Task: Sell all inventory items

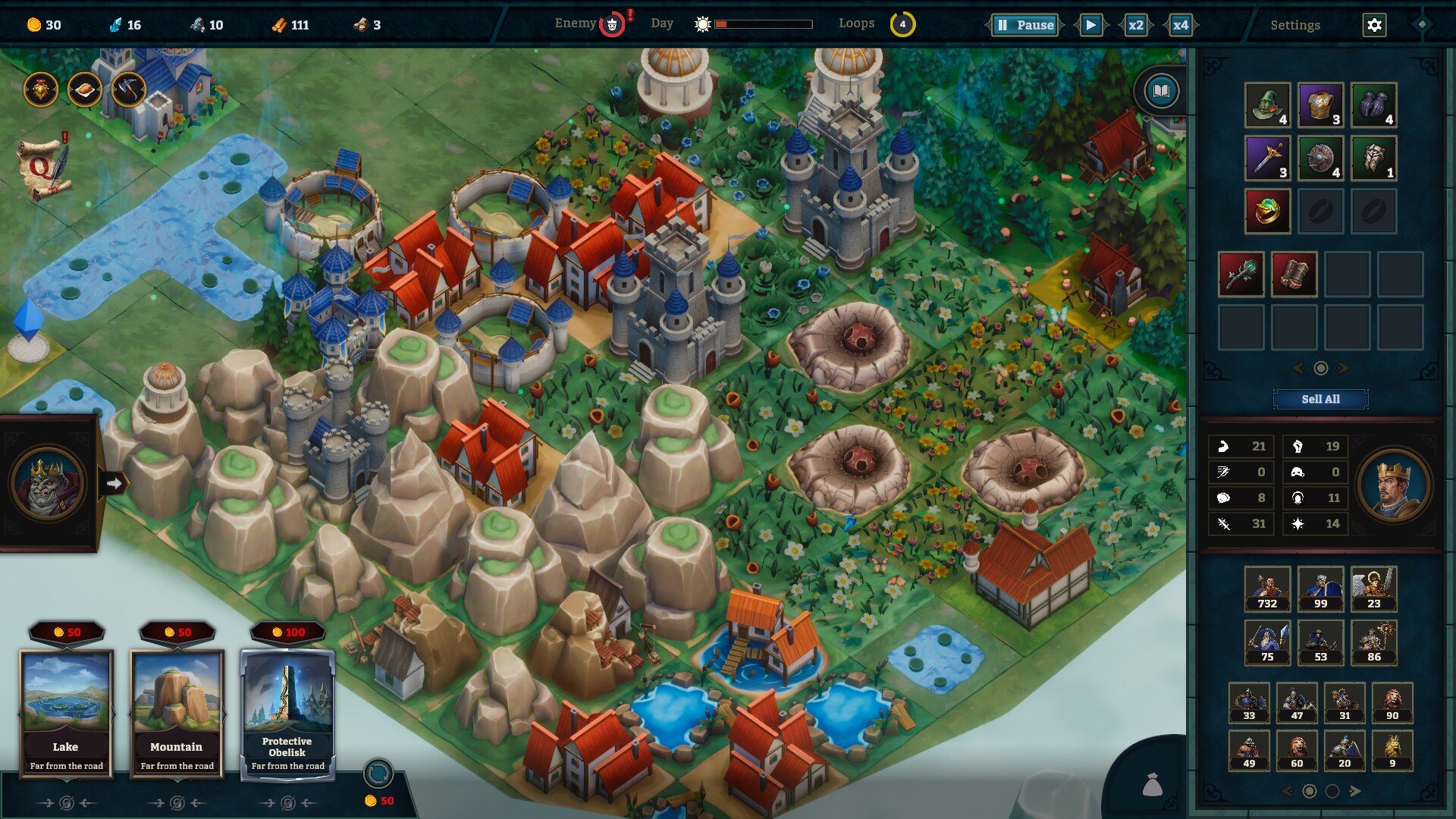Action: [x=1320, y=399]
